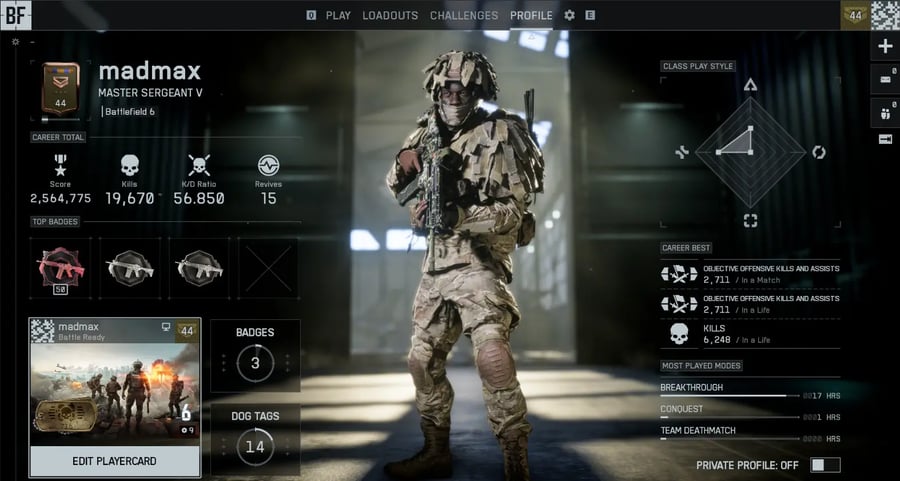
Task: Open the PLAY tab
Action: (x=338, y=15)
